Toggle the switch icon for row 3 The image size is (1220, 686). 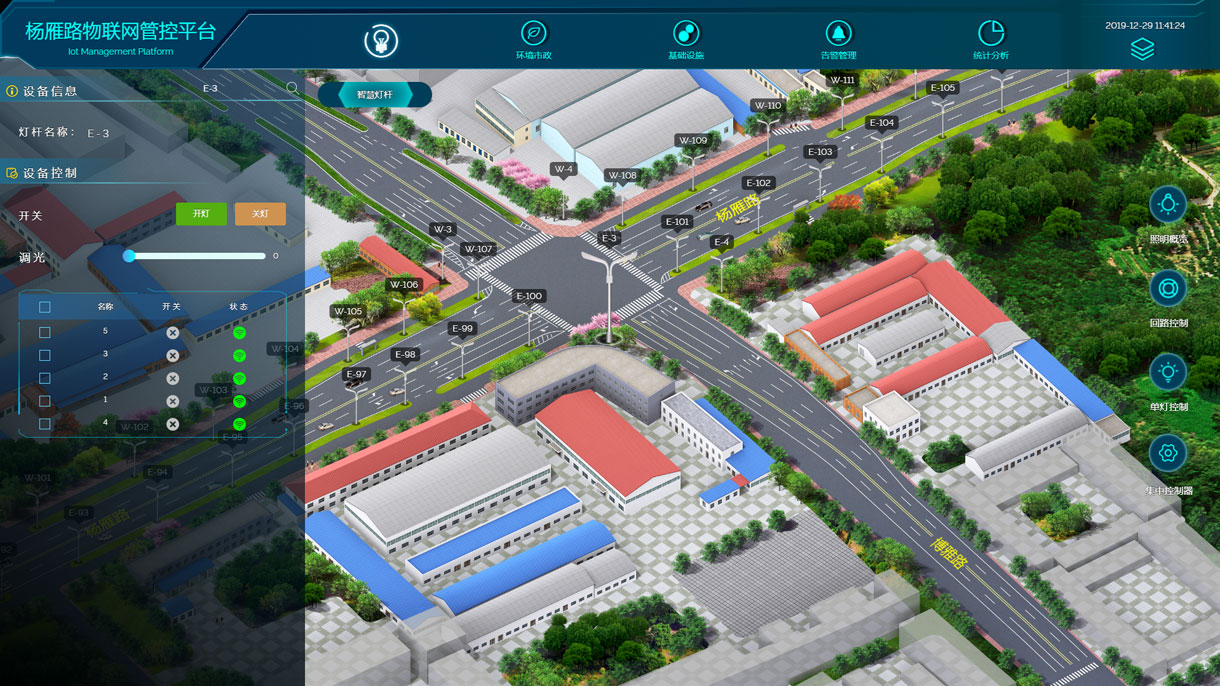coord(172,355)
